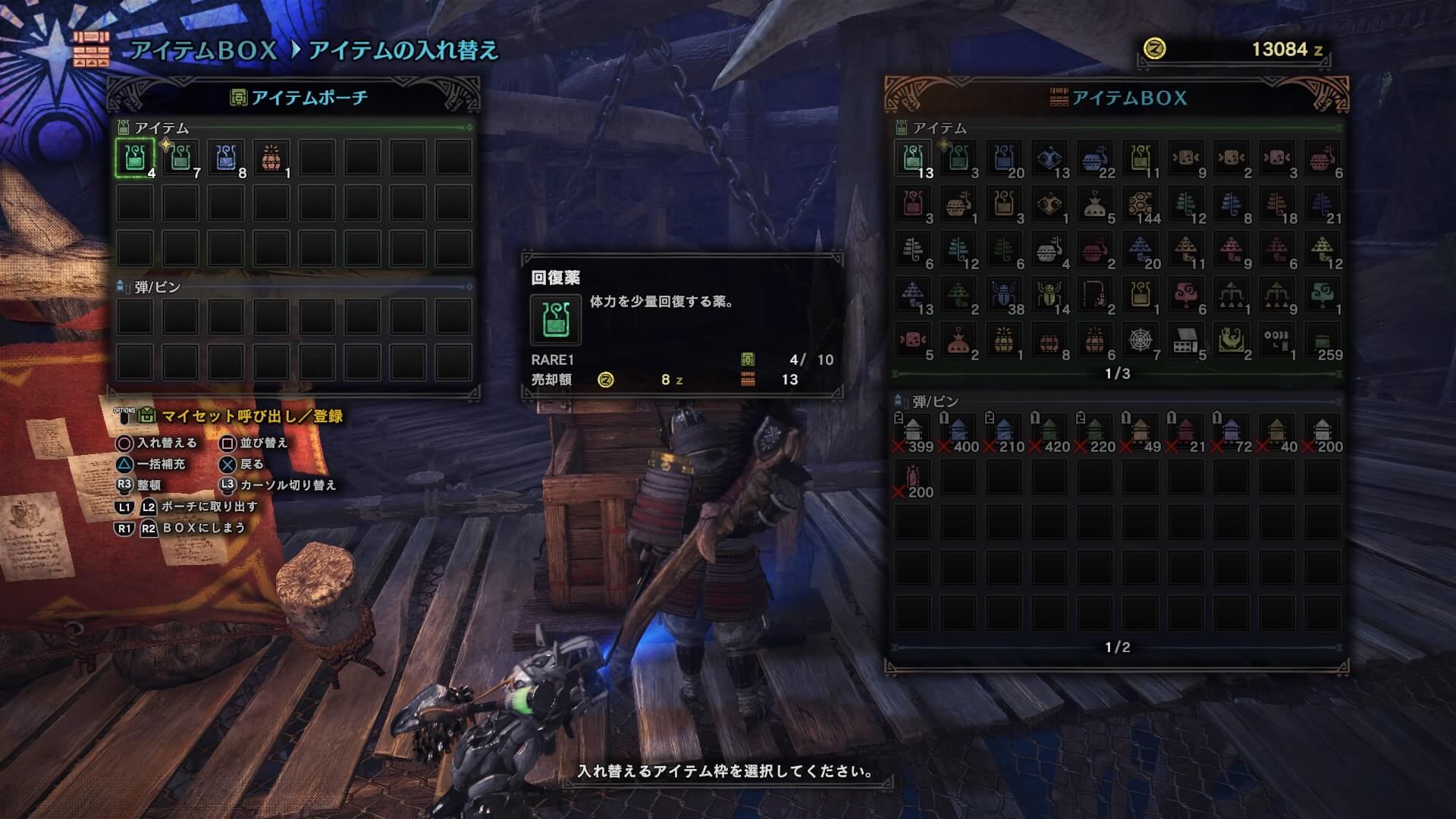Pick the green item stack of 259
1456x819 pixels.
point(1323,340)
